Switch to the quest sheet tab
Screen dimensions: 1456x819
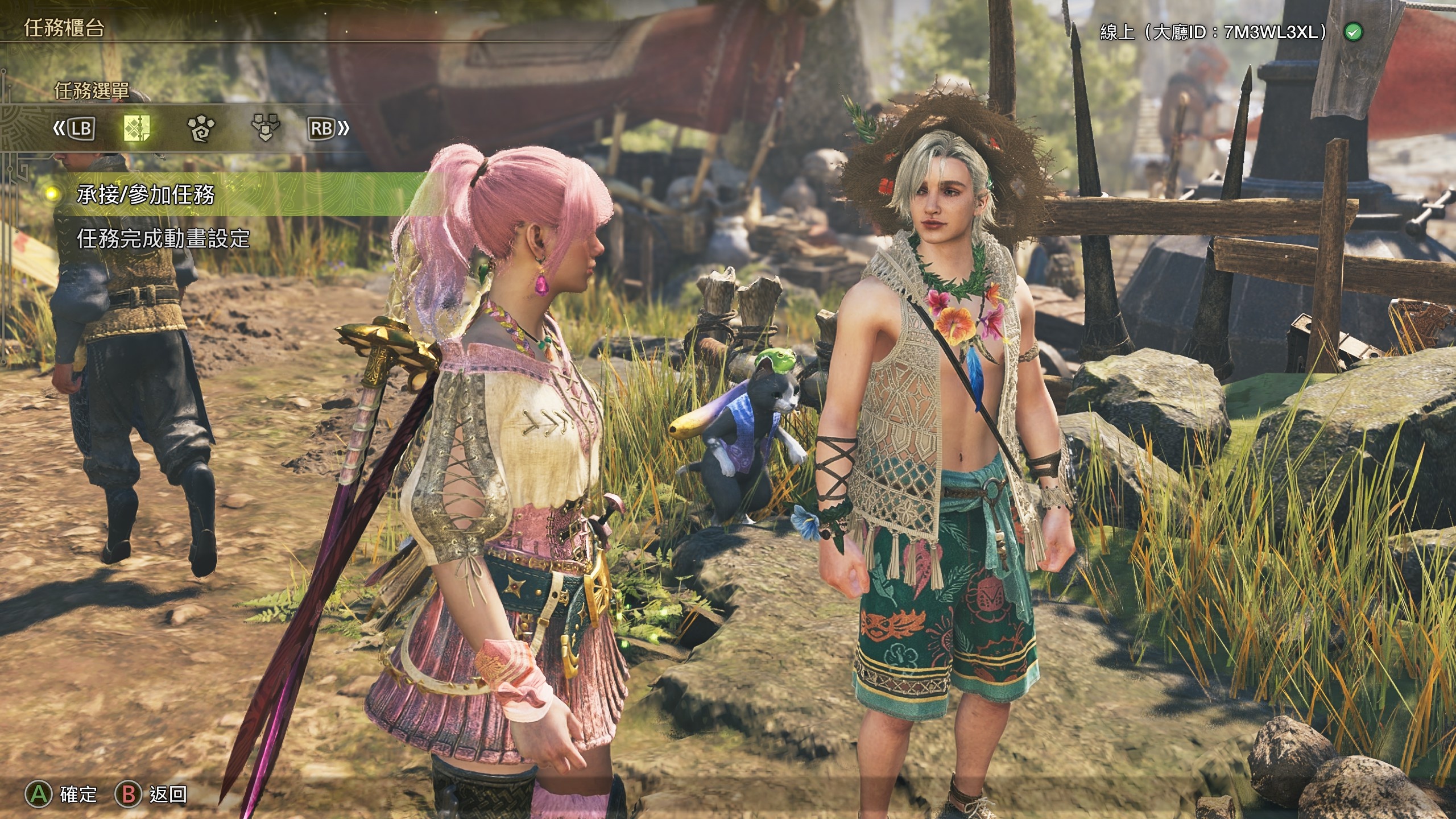coord(136,128)
